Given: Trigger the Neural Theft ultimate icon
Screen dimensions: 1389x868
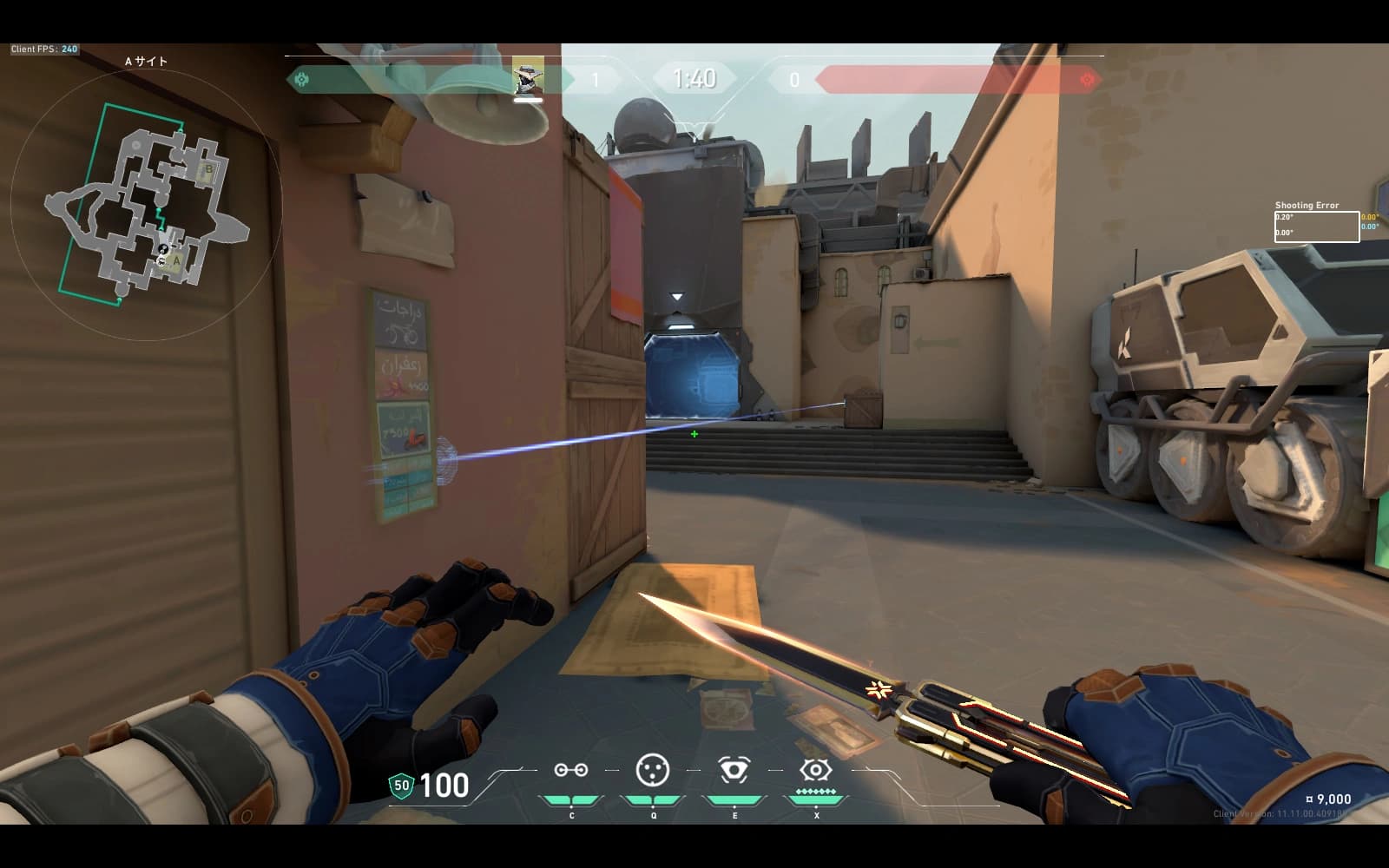Looking at the screenshot, I should tap(816, 769).
